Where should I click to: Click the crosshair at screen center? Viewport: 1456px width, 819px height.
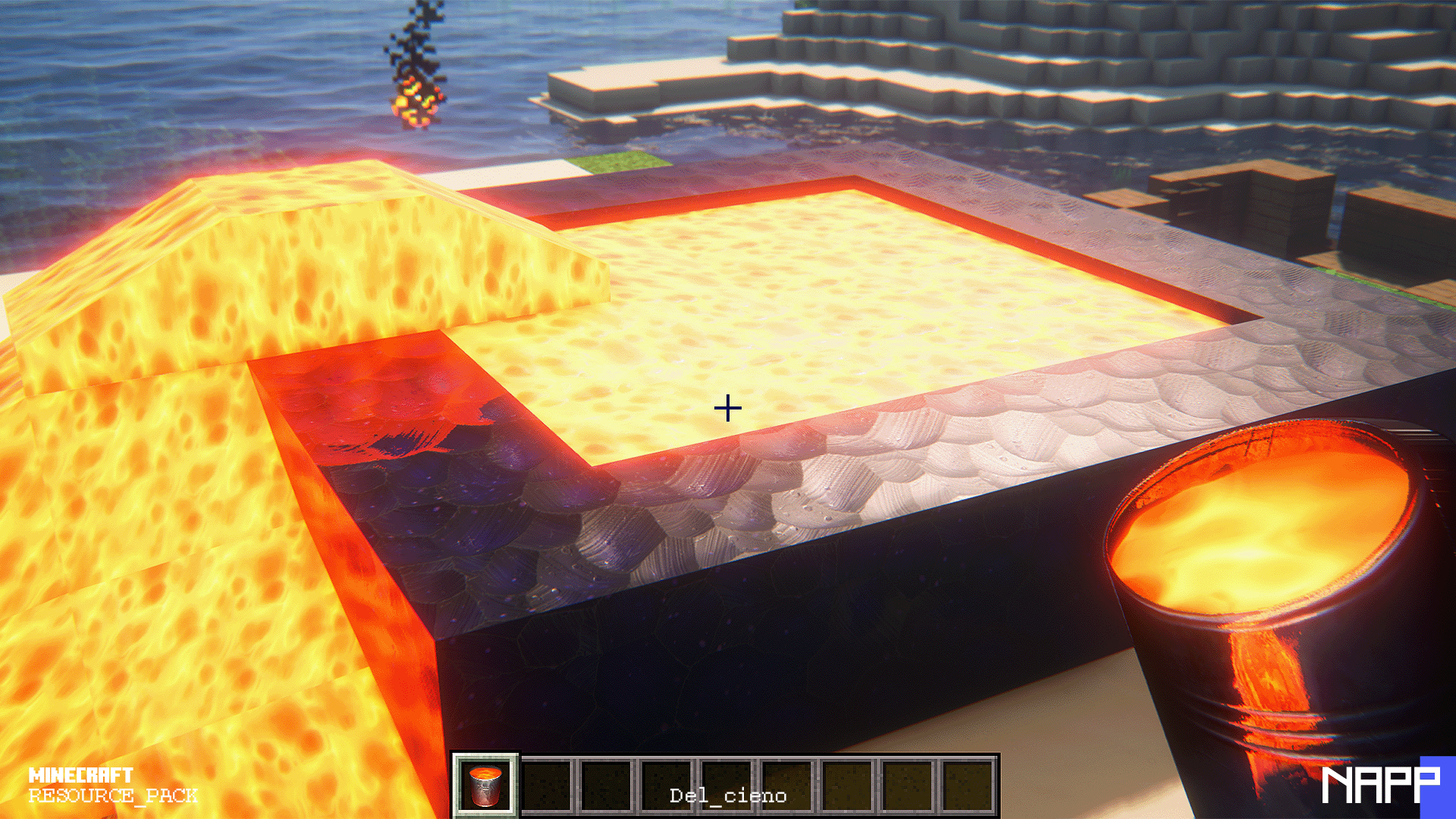pyautogui.click(x=728, y=407)
